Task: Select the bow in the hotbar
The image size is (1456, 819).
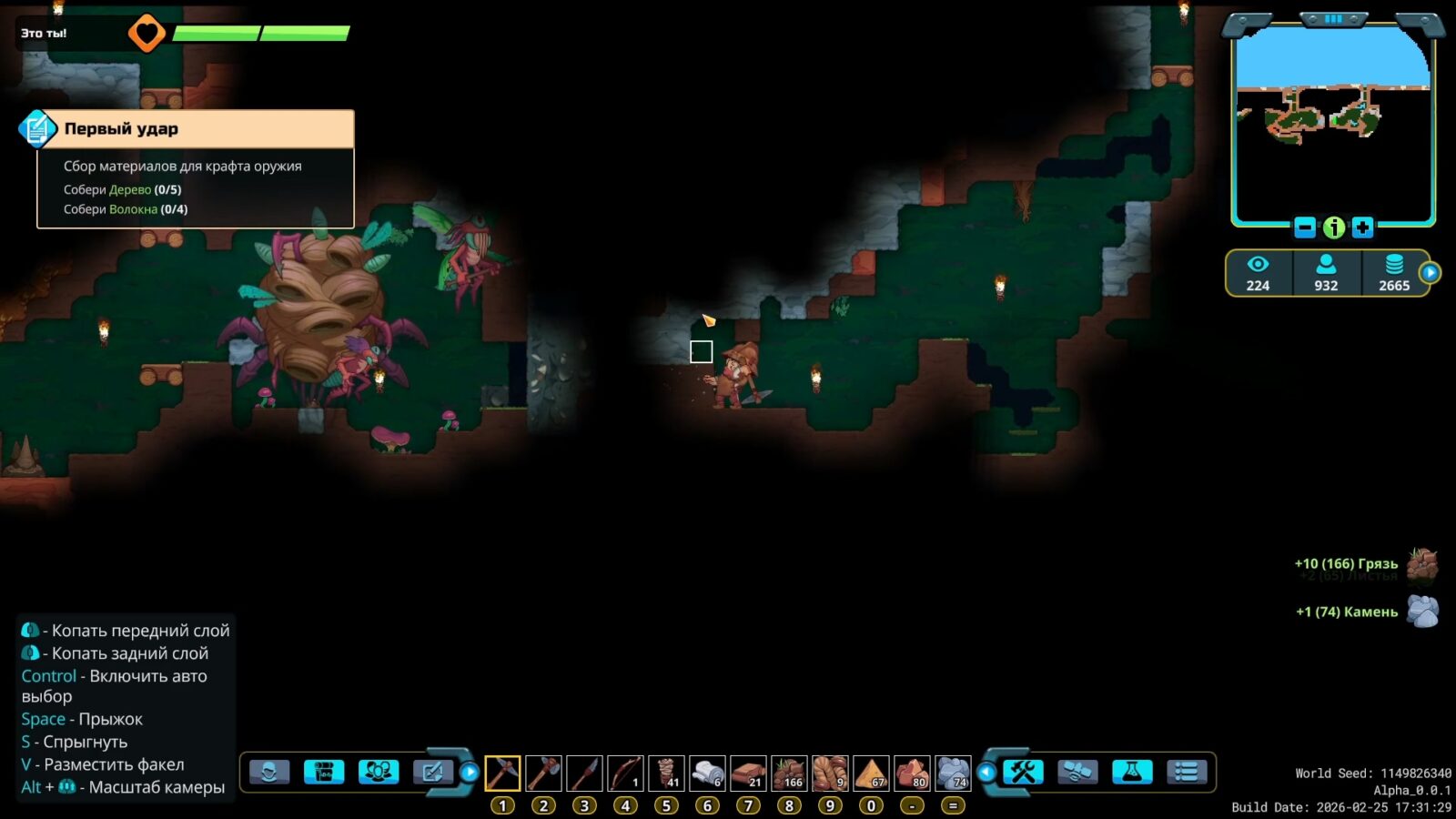Action: pos(625,773)
